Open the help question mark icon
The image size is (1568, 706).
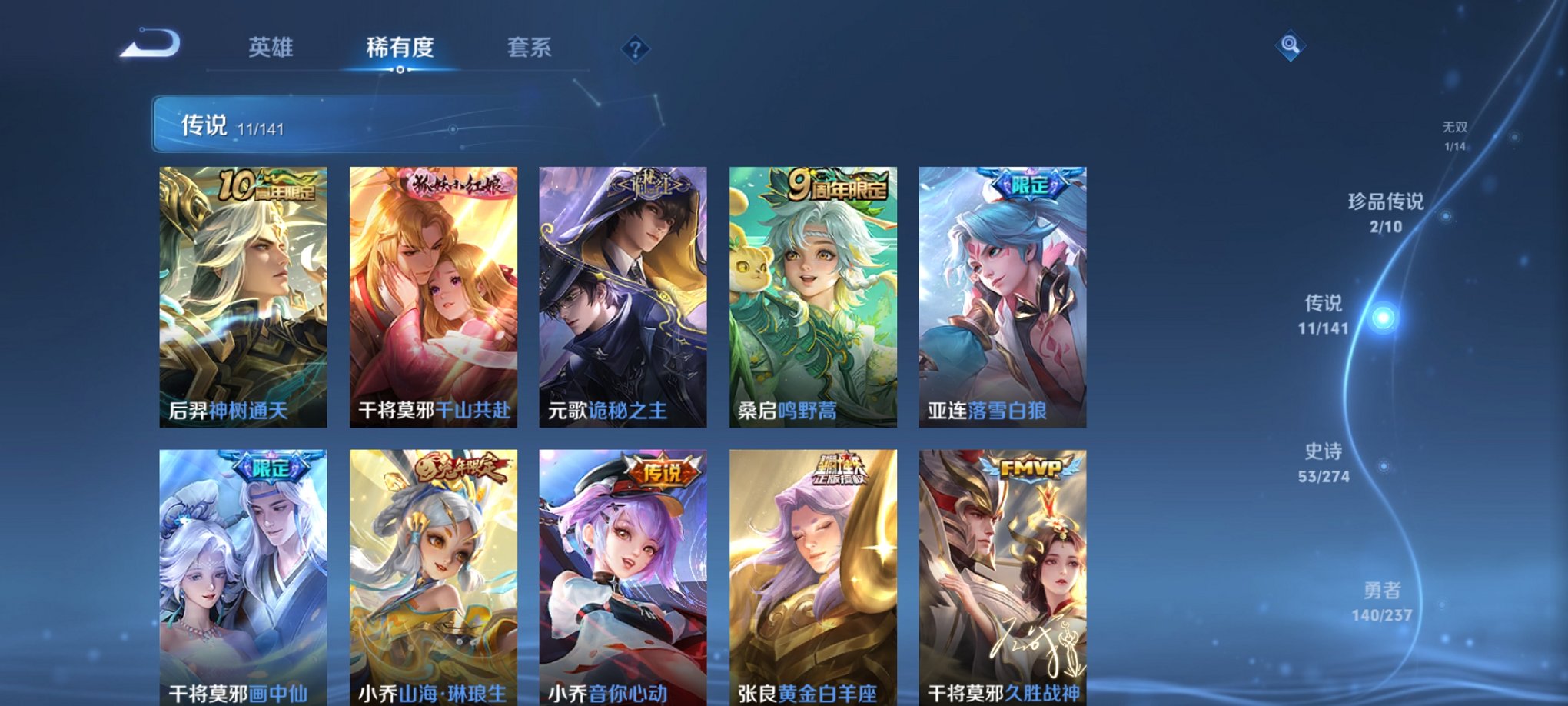pyautogui.click(x=634, y=49)
